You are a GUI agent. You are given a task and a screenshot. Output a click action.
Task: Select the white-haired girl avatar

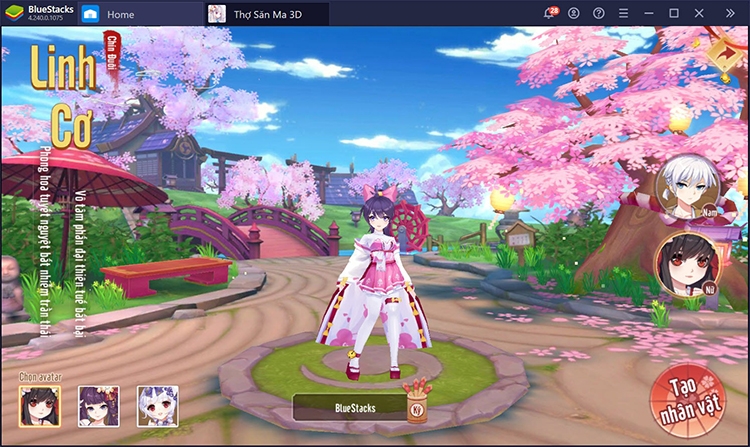(x=158, y=406)
